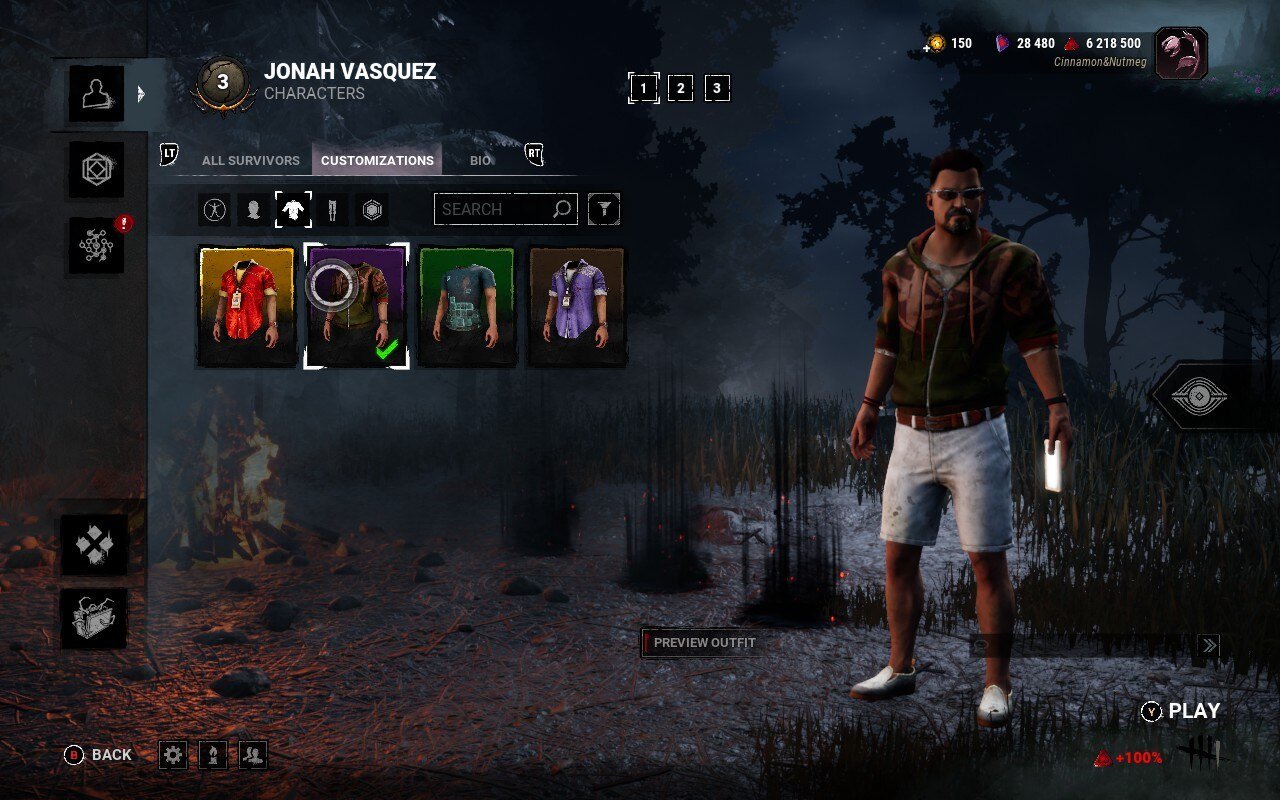Select the charms category icon
1280x800 pixels.
coord(372,210)
